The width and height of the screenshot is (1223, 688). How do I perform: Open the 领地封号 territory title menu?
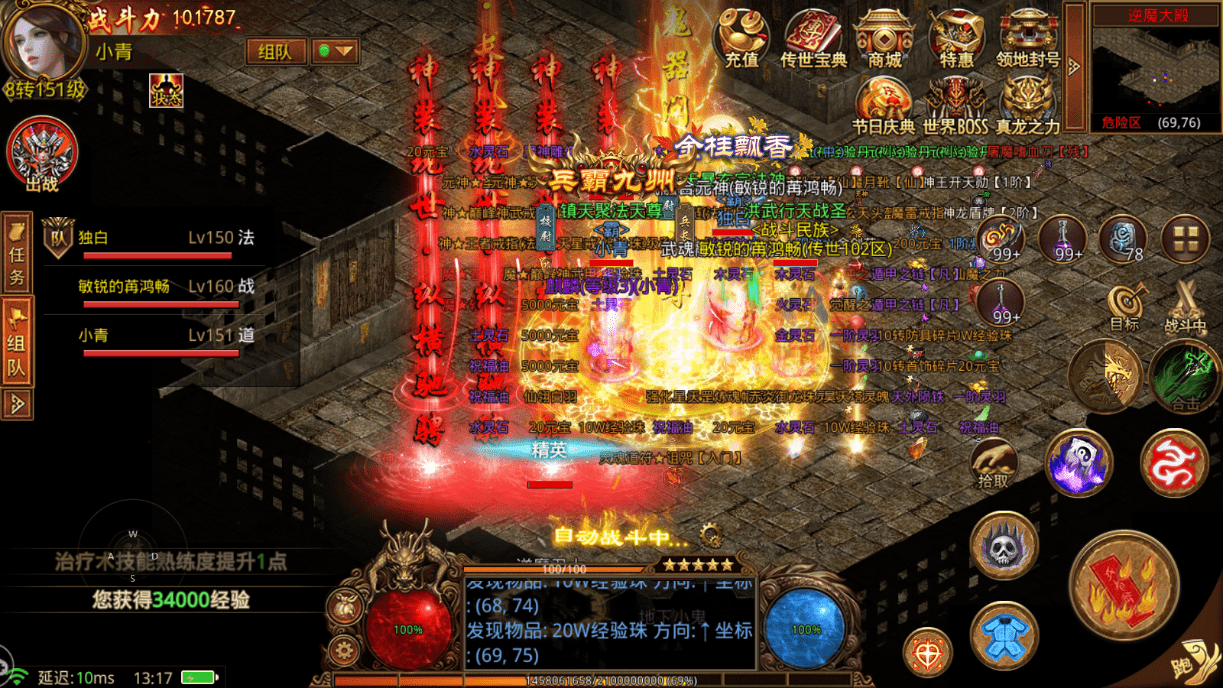coord(1027,38)
